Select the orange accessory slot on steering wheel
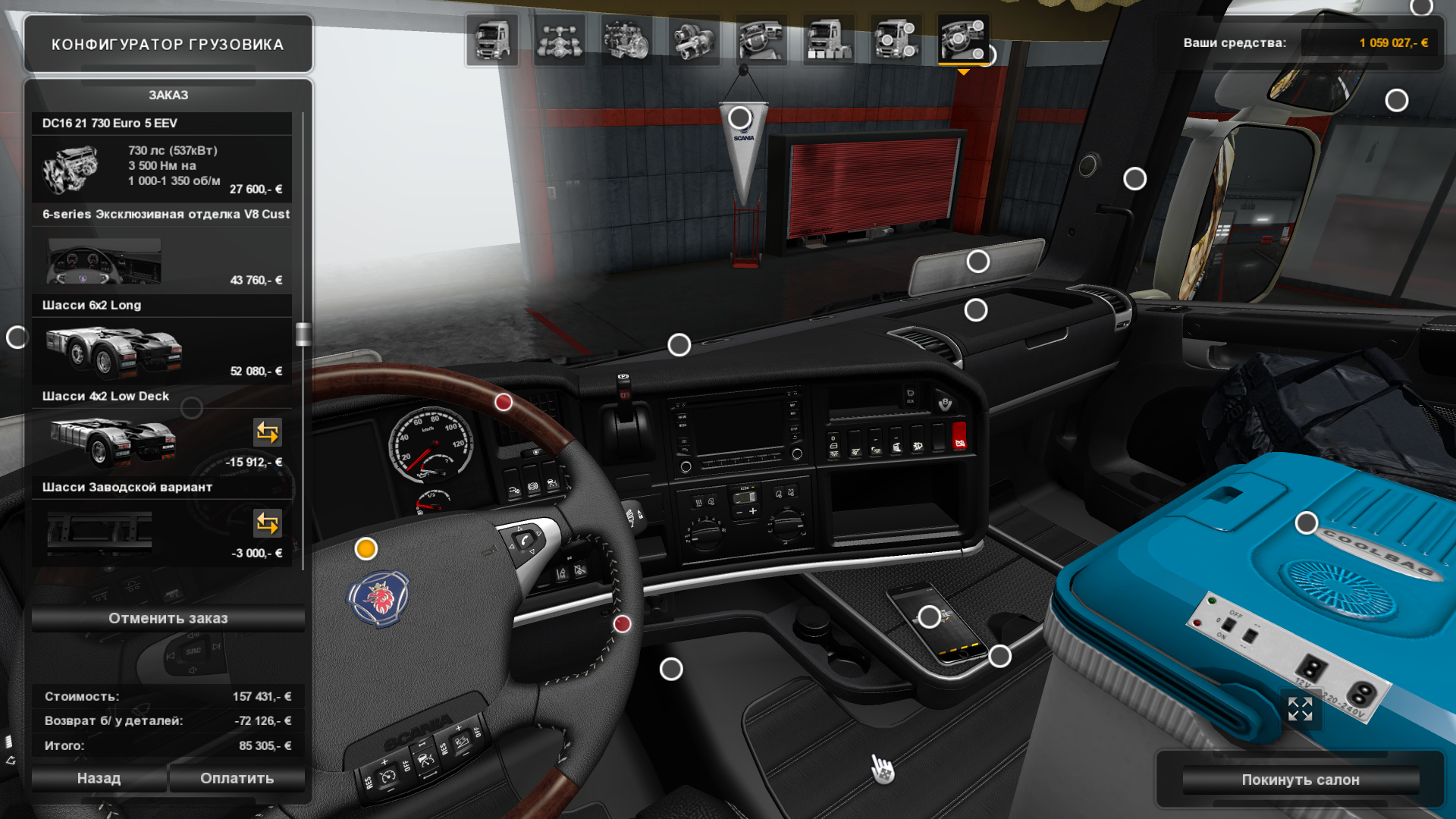This screenshot has height=819, width=1456. click(366, 548)
